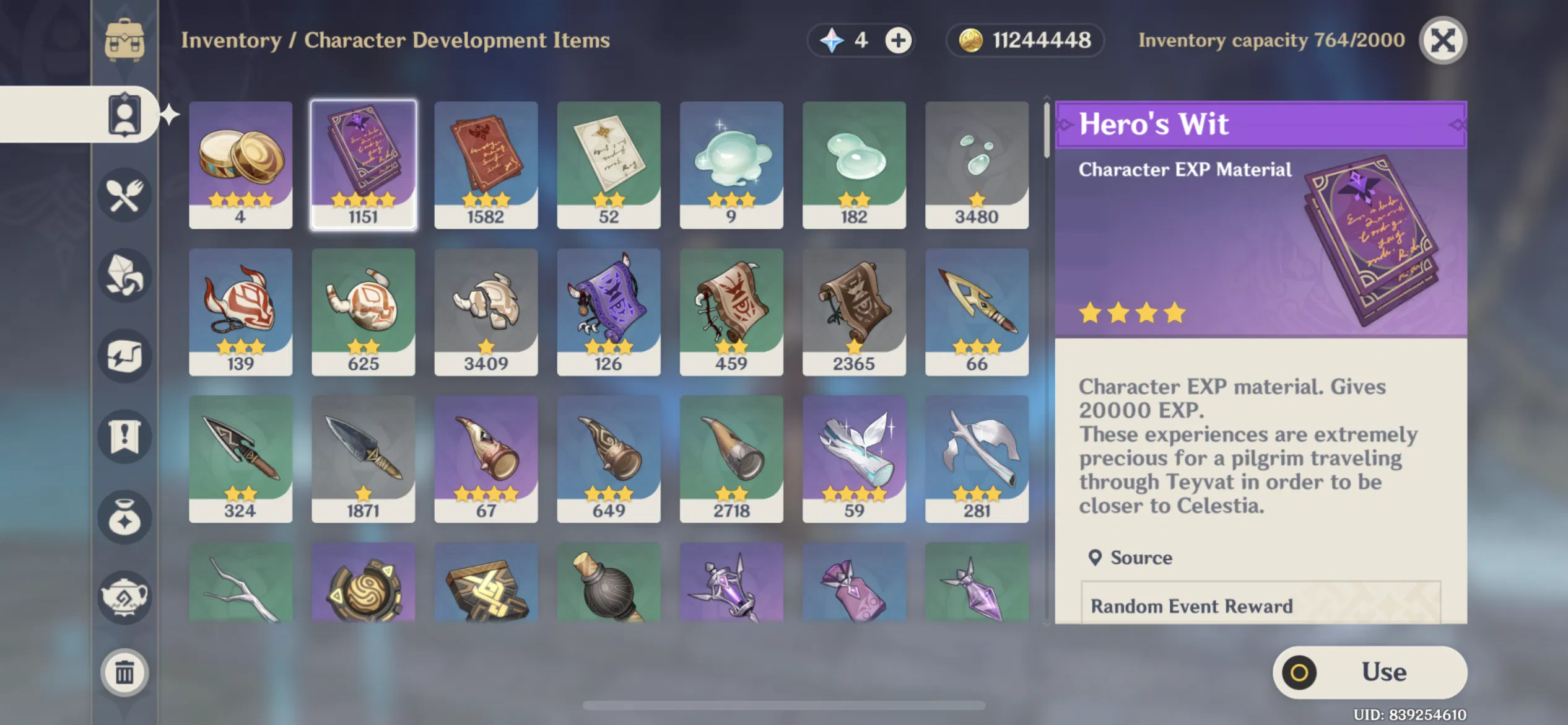1568x725 pixels.
Task: Select the Gadget category icon
Action: click(x=124, y=353)
